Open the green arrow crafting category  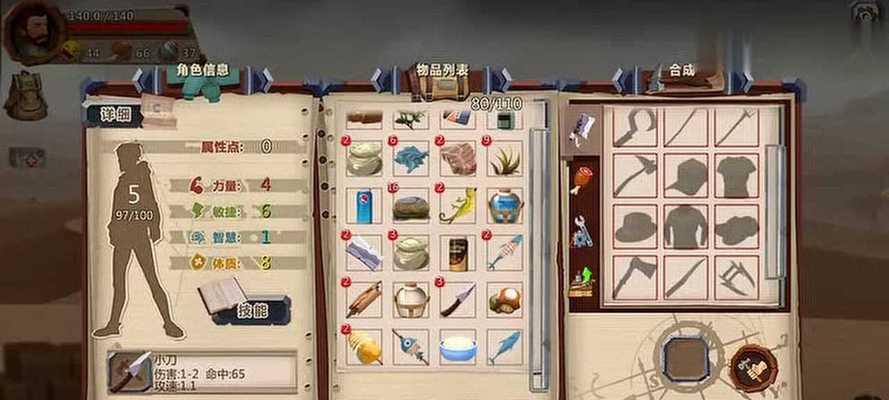click(580, 283)
